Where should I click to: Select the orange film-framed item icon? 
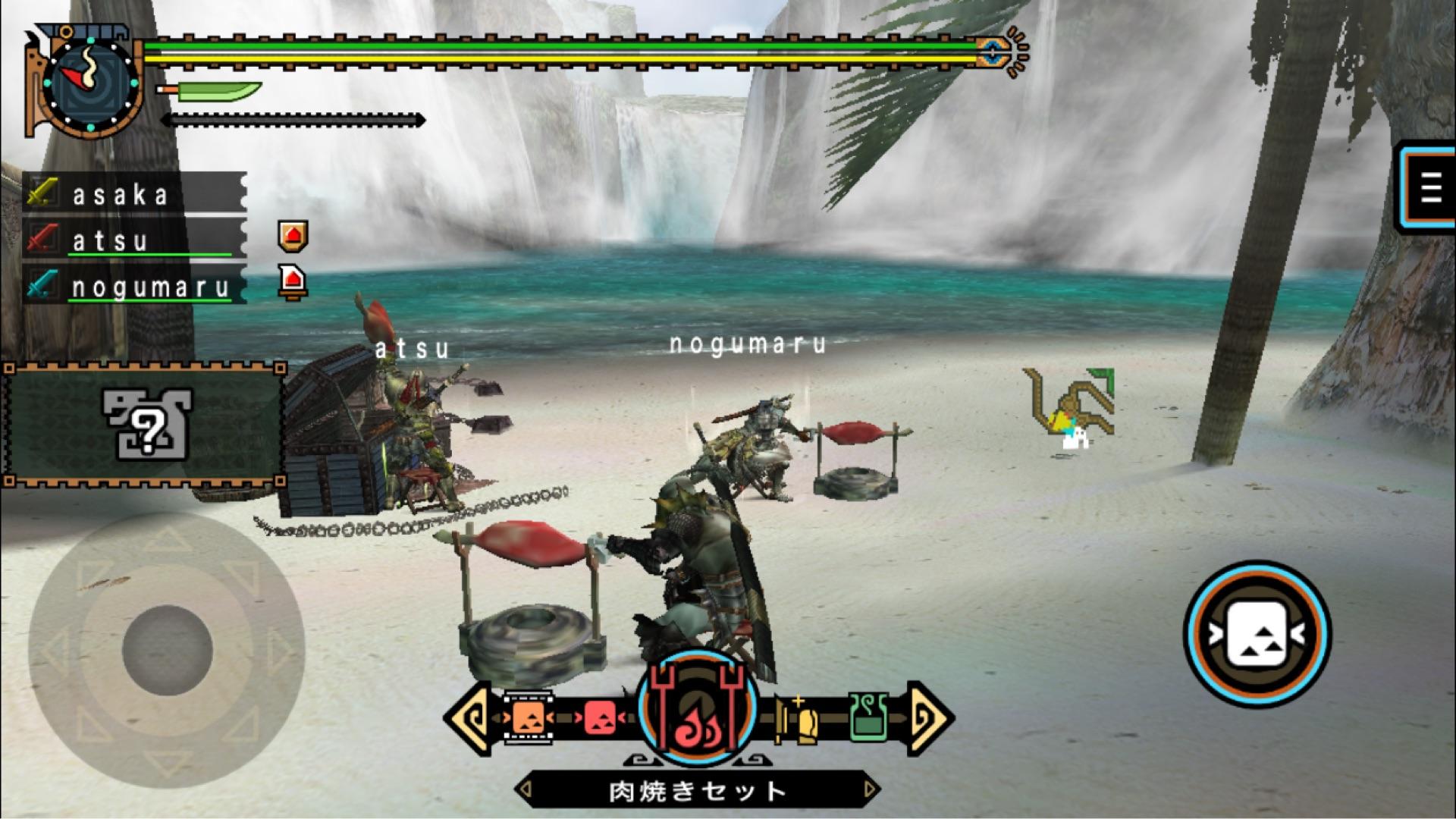(x=528, y=717)
